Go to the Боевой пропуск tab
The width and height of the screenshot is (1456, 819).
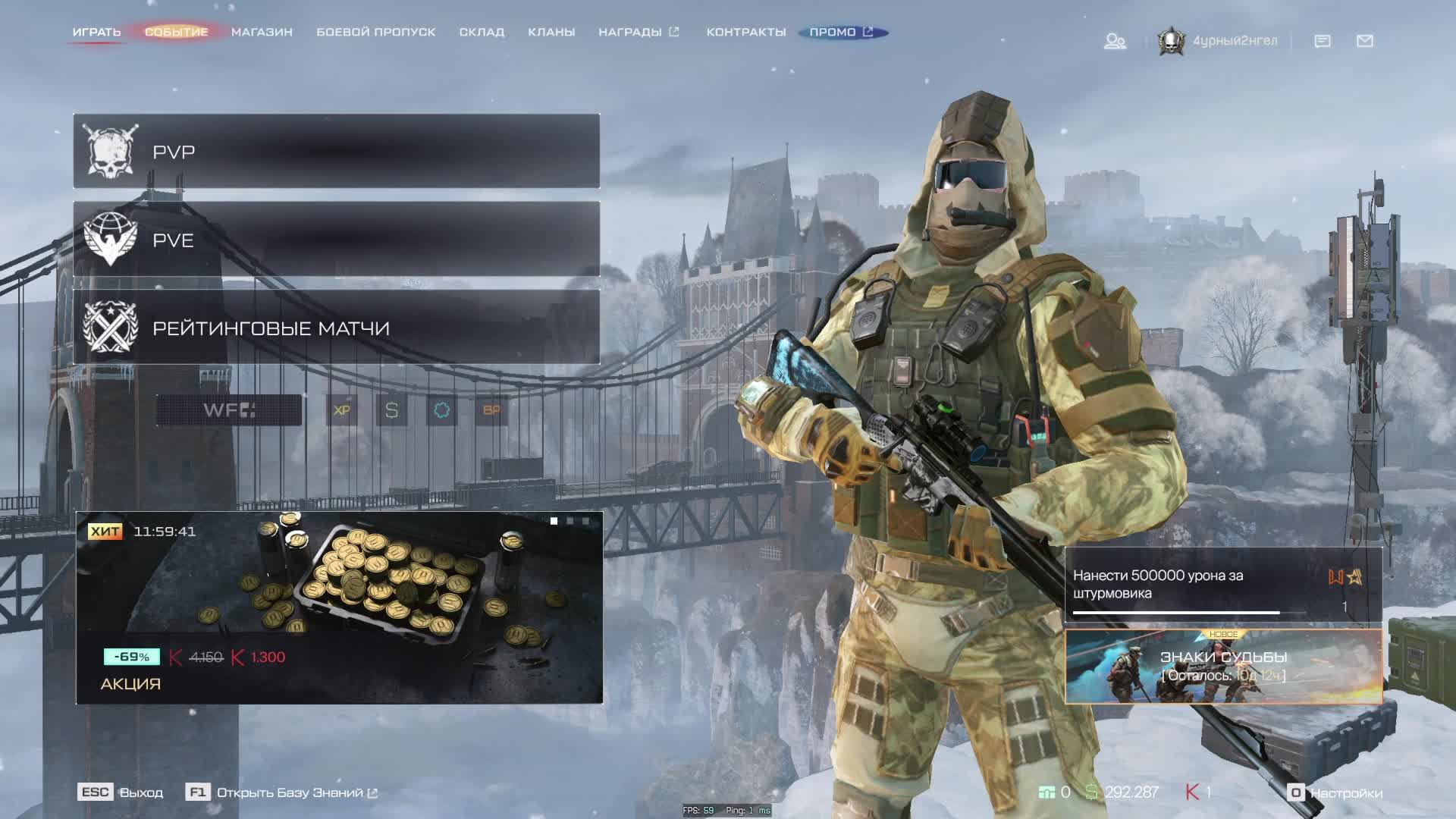pyautogui.click(x=375, y=32)
